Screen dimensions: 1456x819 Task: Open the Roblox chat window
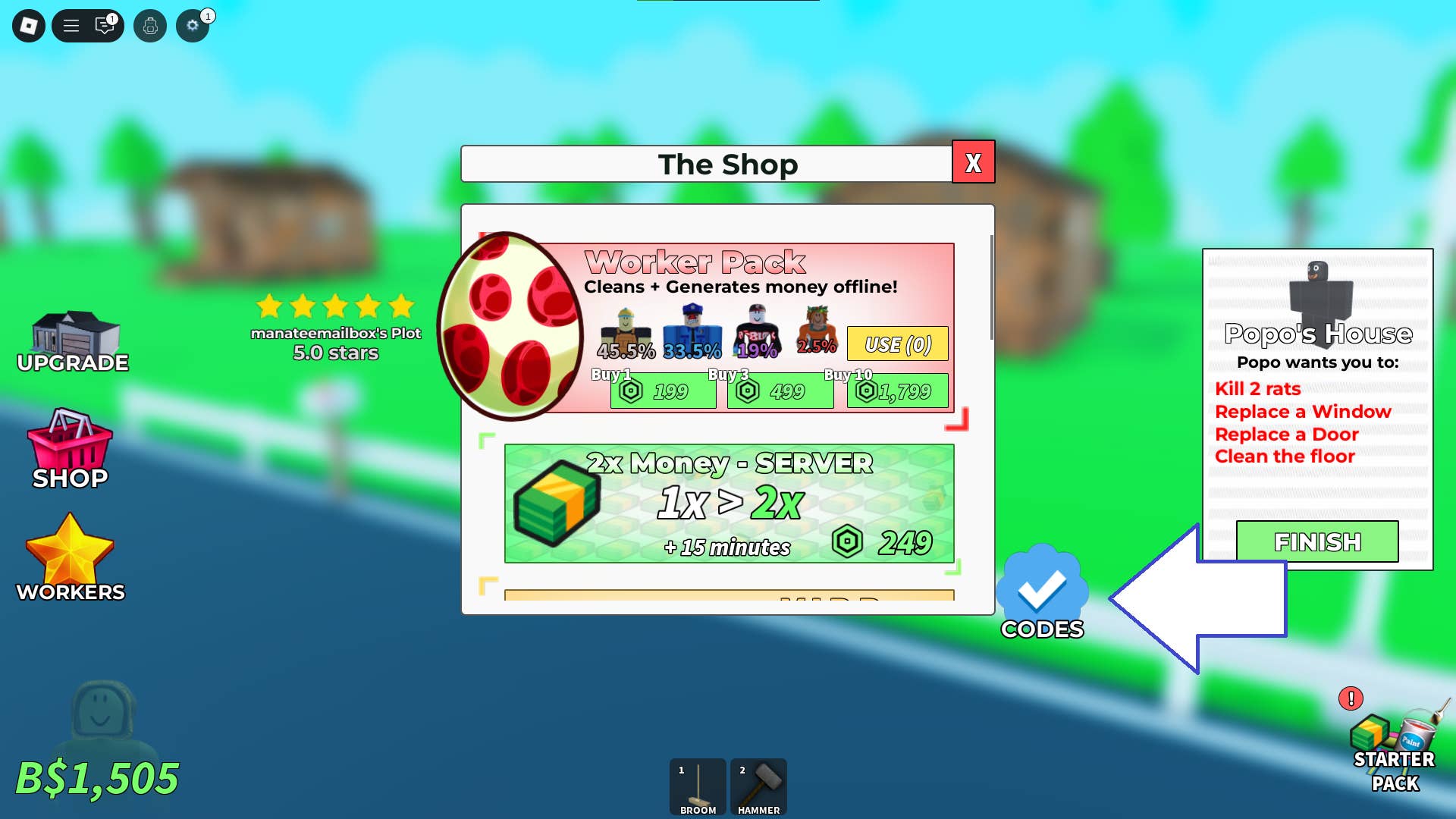click(104, 25)
